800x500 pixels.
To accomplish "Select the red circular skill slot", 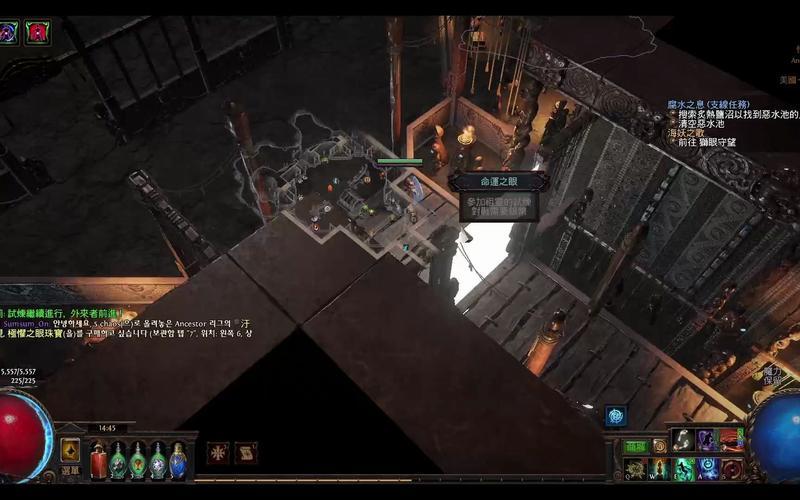I will pyautogui.click(x=733, y=468).
